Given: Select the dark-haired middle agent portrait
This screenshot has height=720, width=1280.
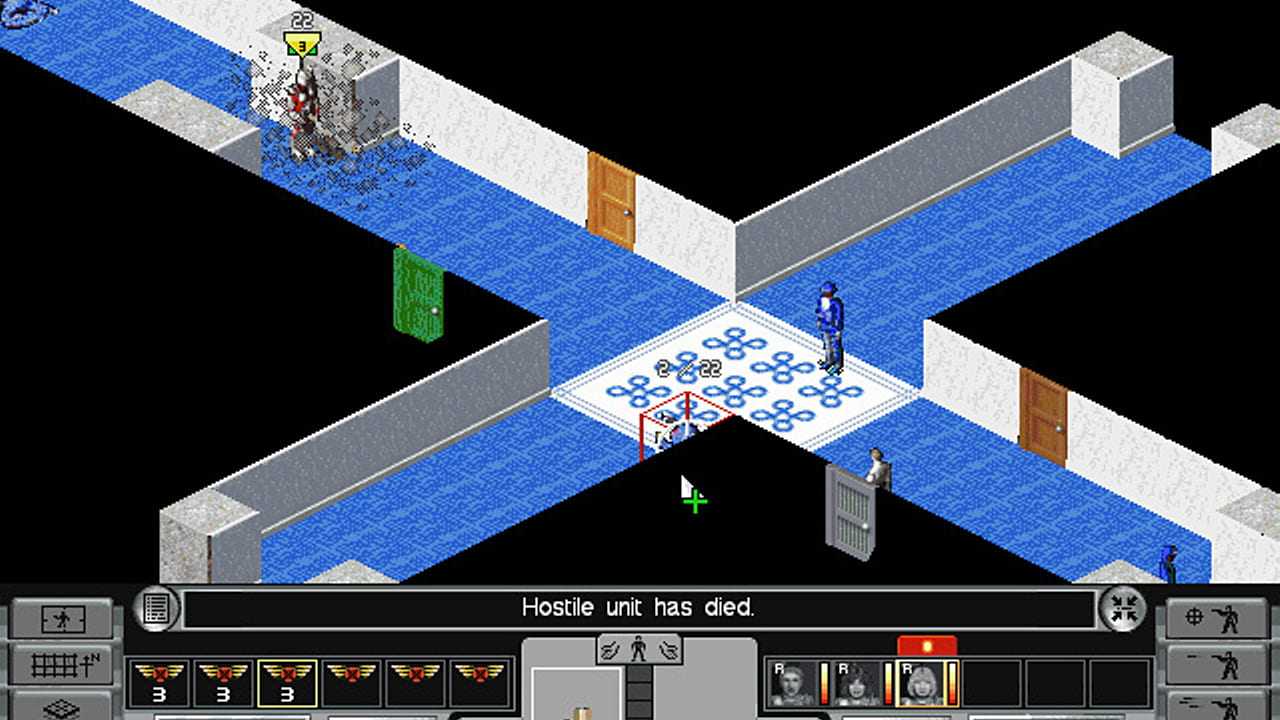Looking at the screenshot, I should coord(857,683).
